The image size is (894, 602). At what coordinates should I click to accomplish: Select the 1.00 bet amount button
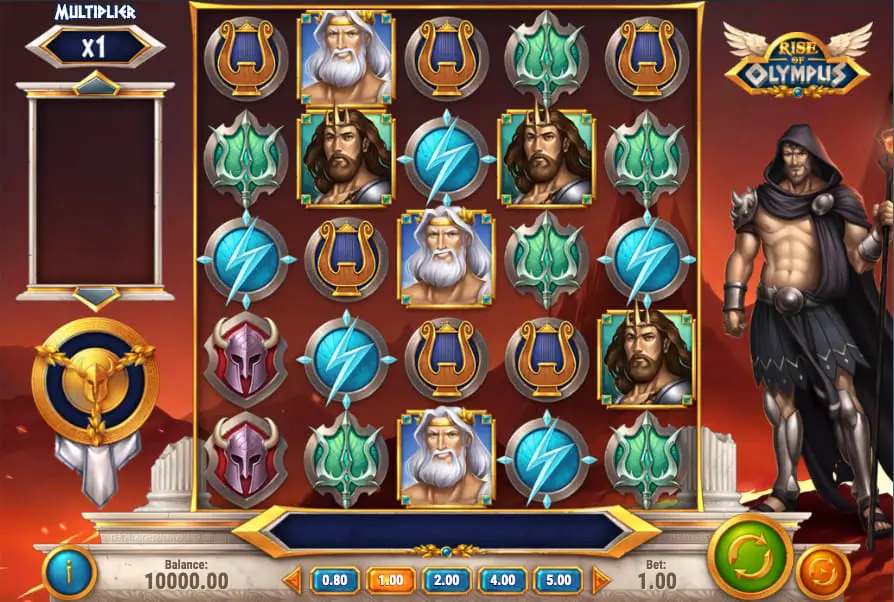[391, 580]
